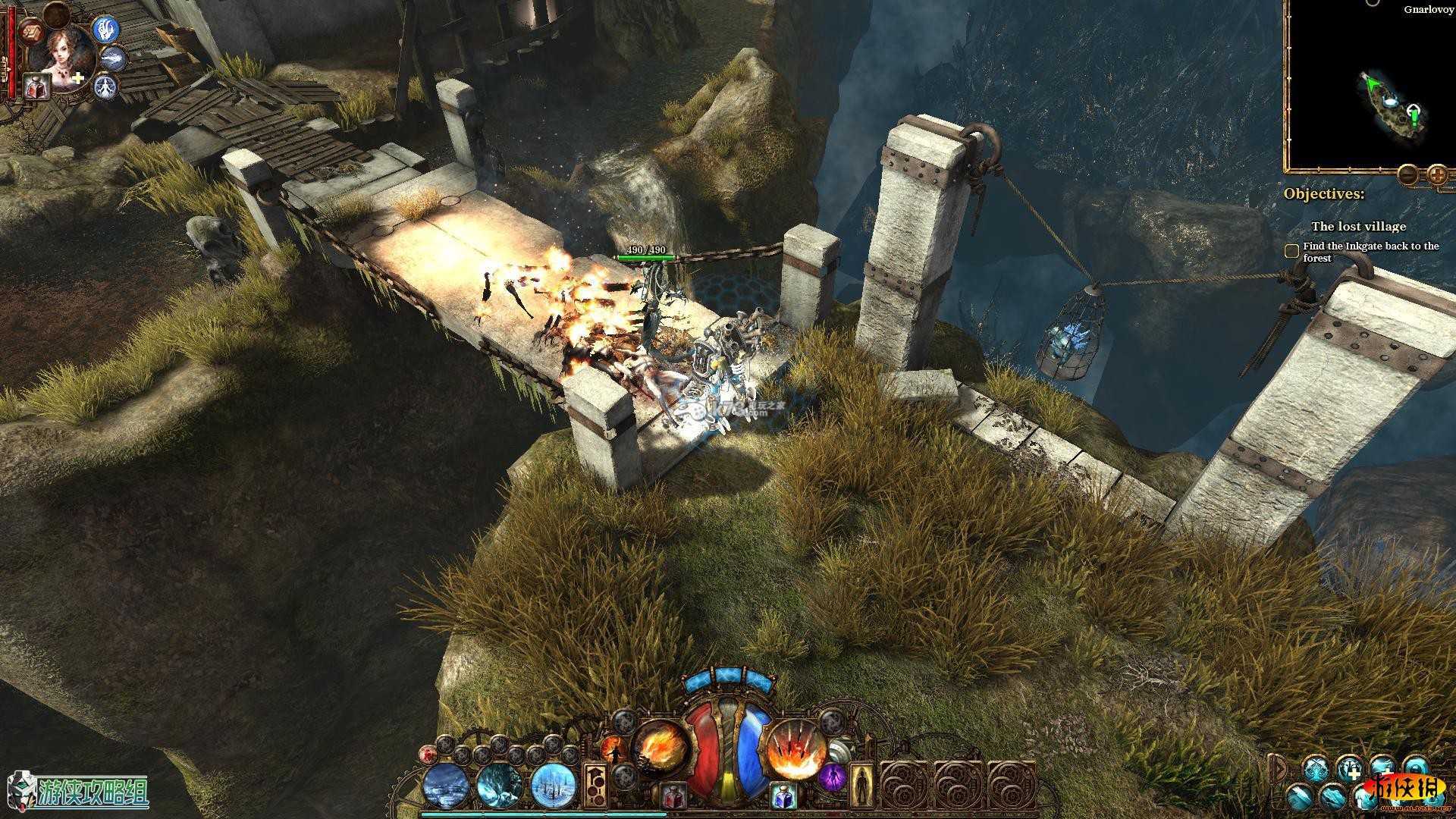1456x819 pixels.
Task: Toggle the blue claw companion skill
Action: click(105, 28)
